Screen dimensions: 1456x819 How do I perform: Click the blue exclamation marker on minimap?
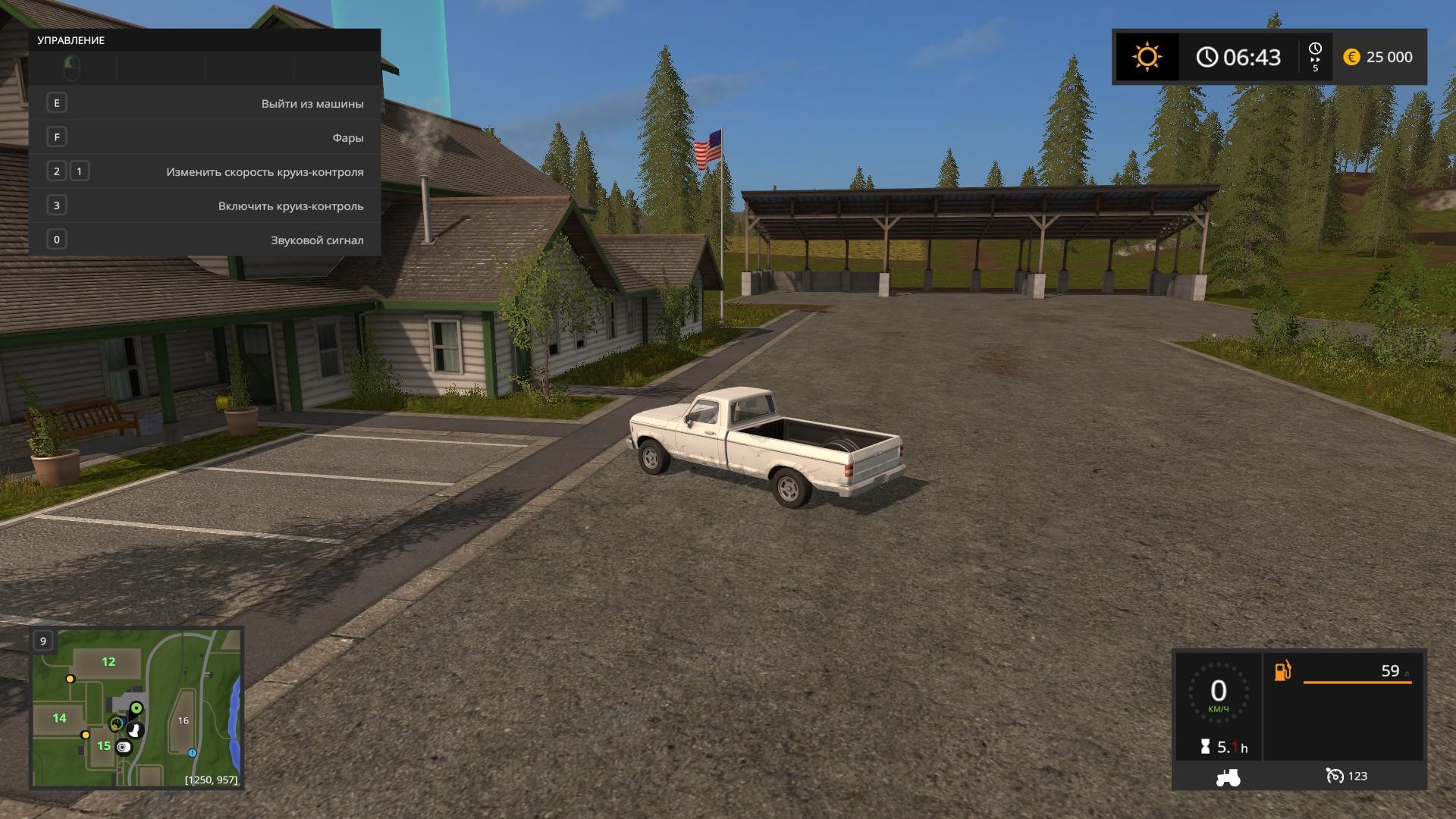pos(193,753)
